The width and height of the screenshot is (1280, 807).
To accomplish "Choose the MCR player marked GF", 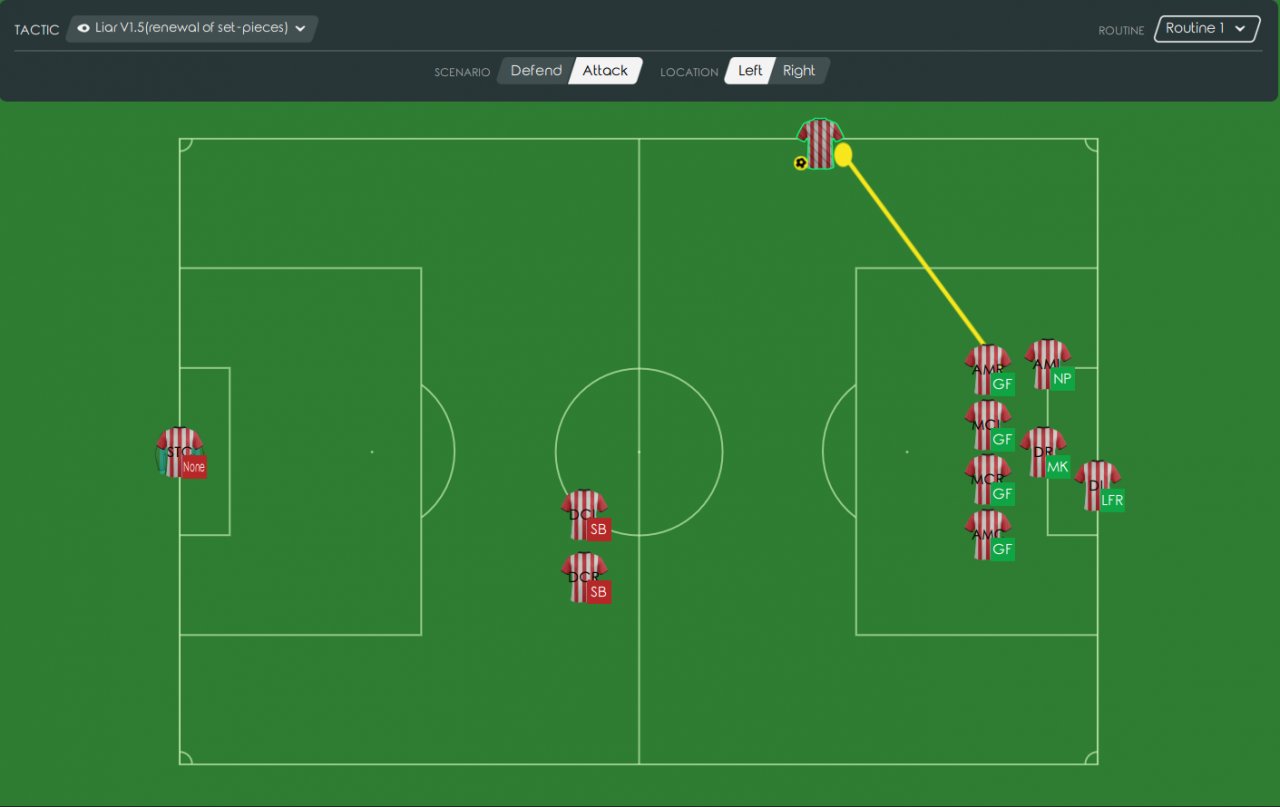I will pos(988,479).
